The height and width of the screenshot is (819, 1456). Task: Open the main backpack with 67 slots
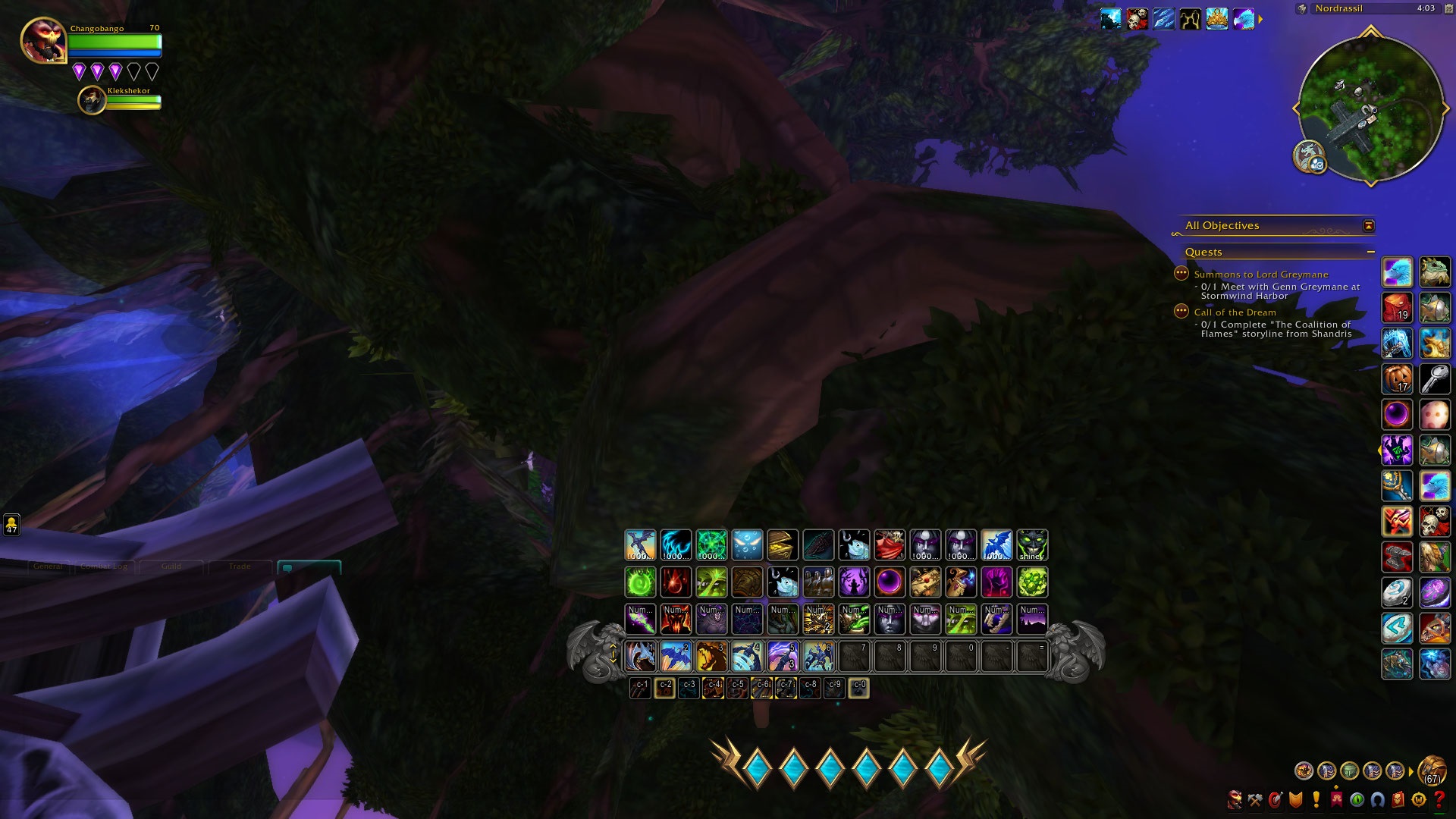tap(1431, 770)
